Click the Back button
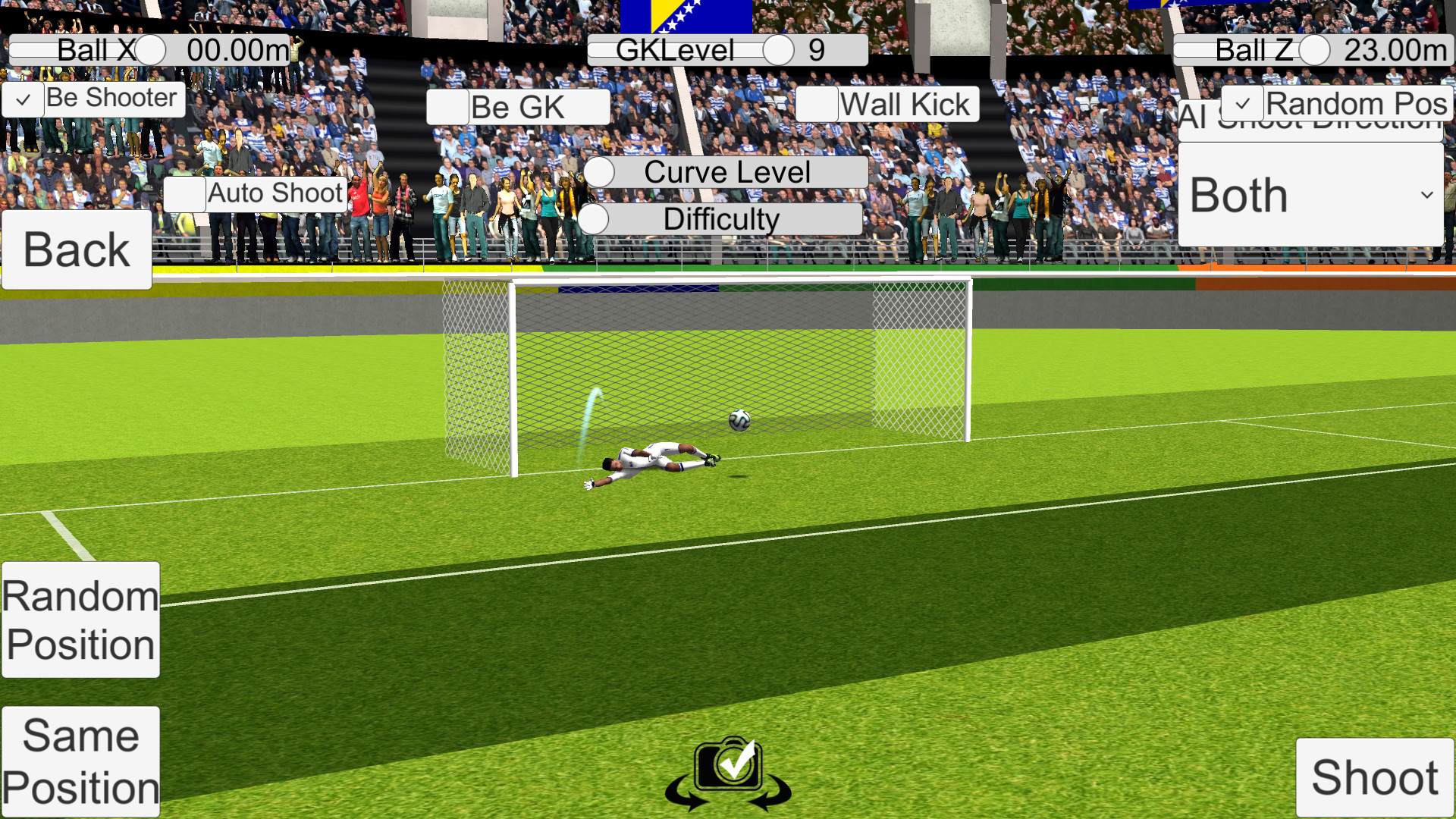 coord(76,248)
